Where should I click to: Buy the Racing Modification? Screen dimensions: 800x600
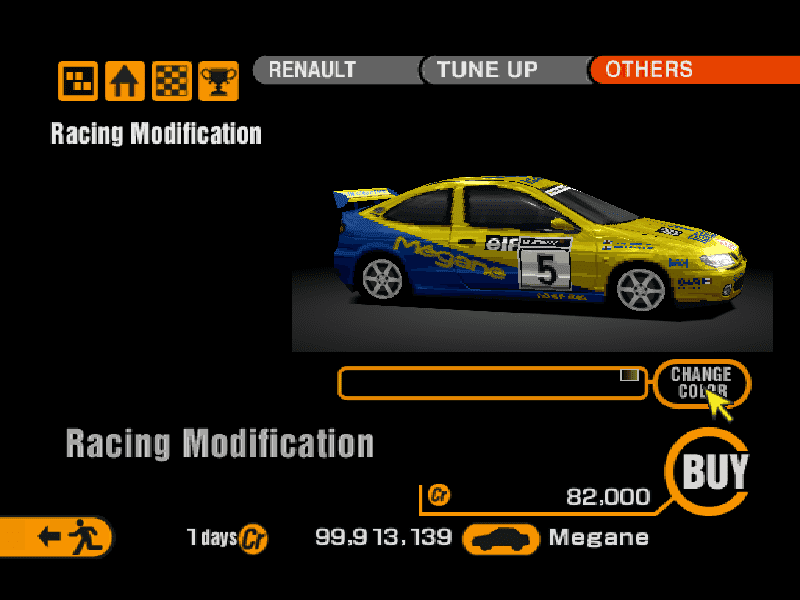[x=713, y=470]
